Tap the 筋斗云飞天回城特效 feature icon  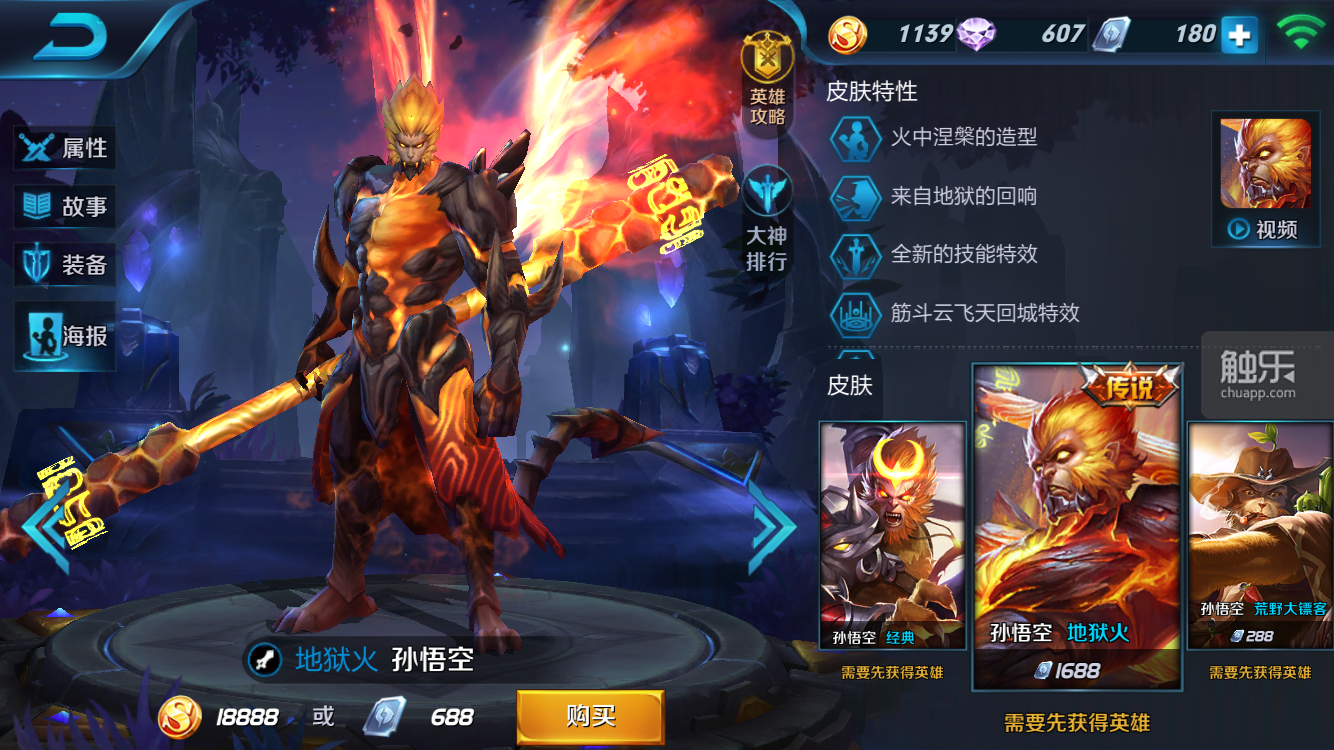coord(856,313)
